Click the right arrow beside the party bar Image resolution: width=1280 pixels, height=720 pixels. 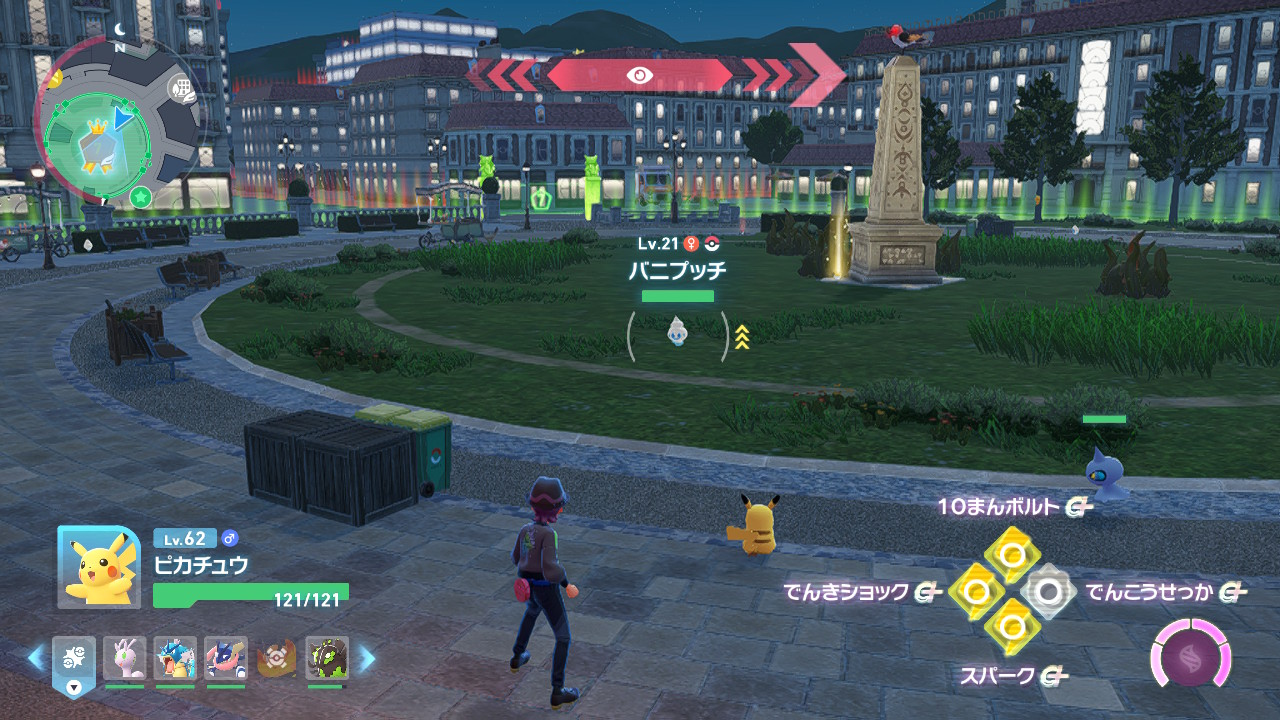(x=367, y=658)
